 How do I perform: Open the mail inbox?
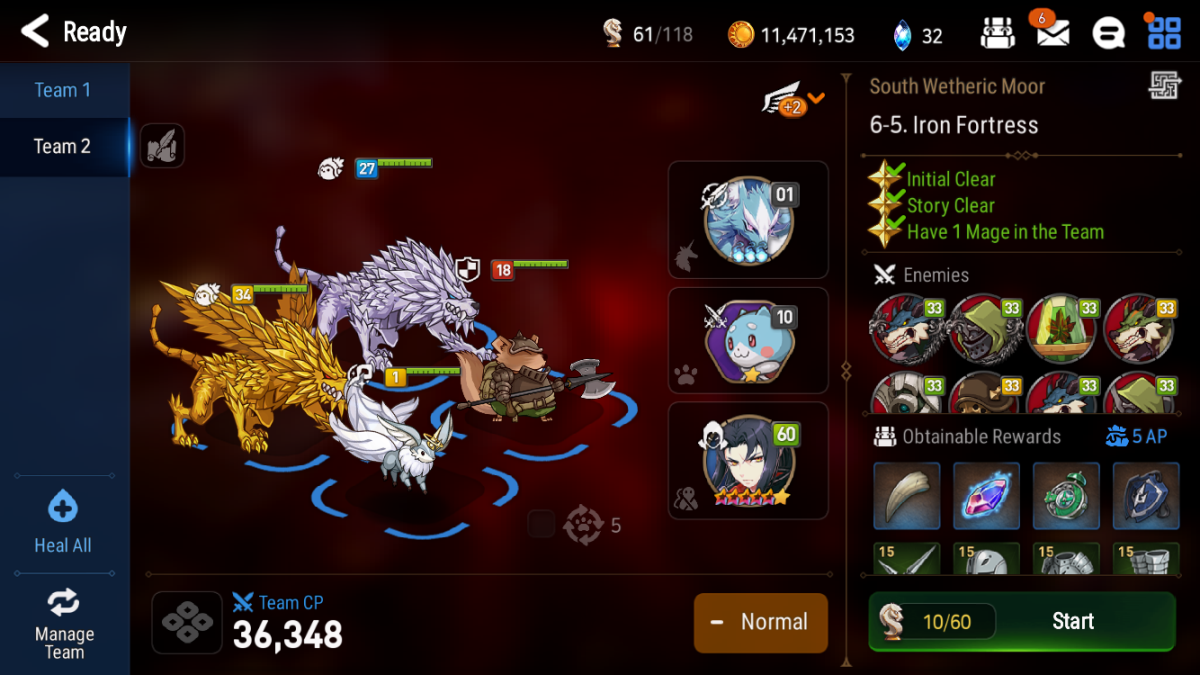tap(1052, 33)
